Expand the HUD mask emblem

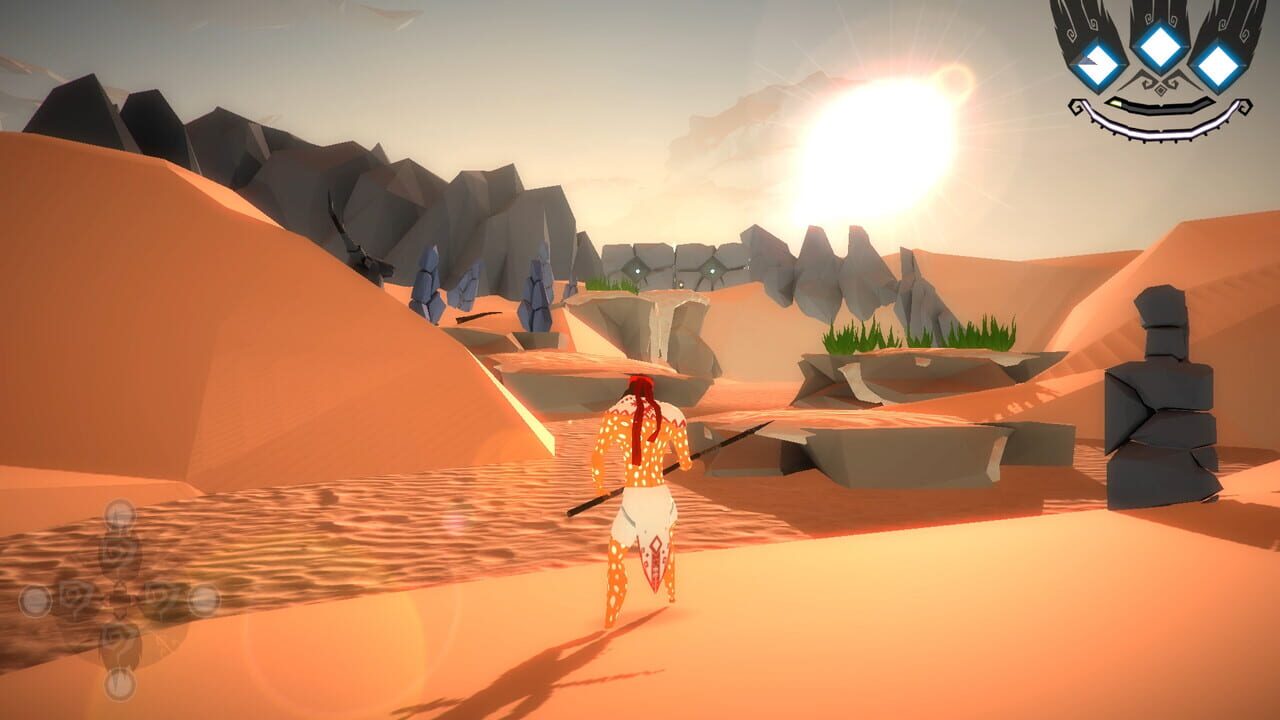tap(1160, 70)
